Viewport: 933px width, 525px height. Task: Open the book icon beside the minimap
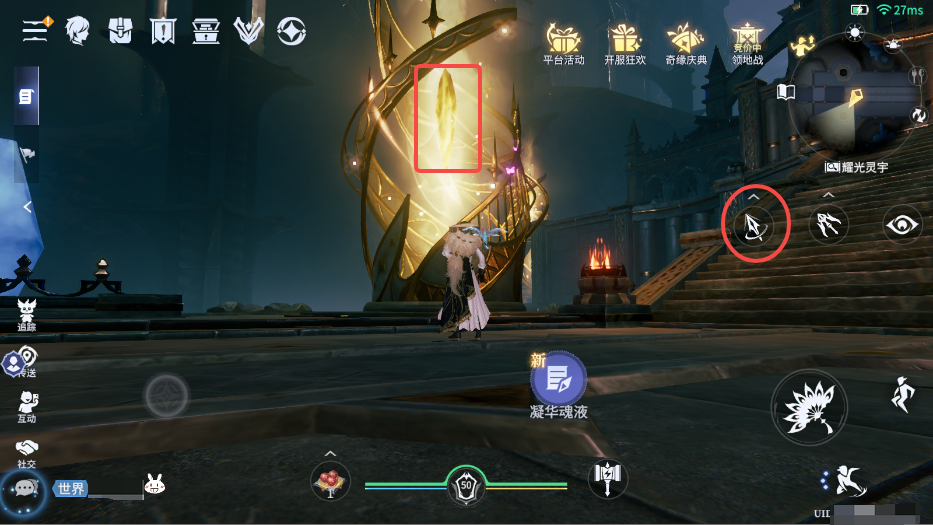[786, 92]
